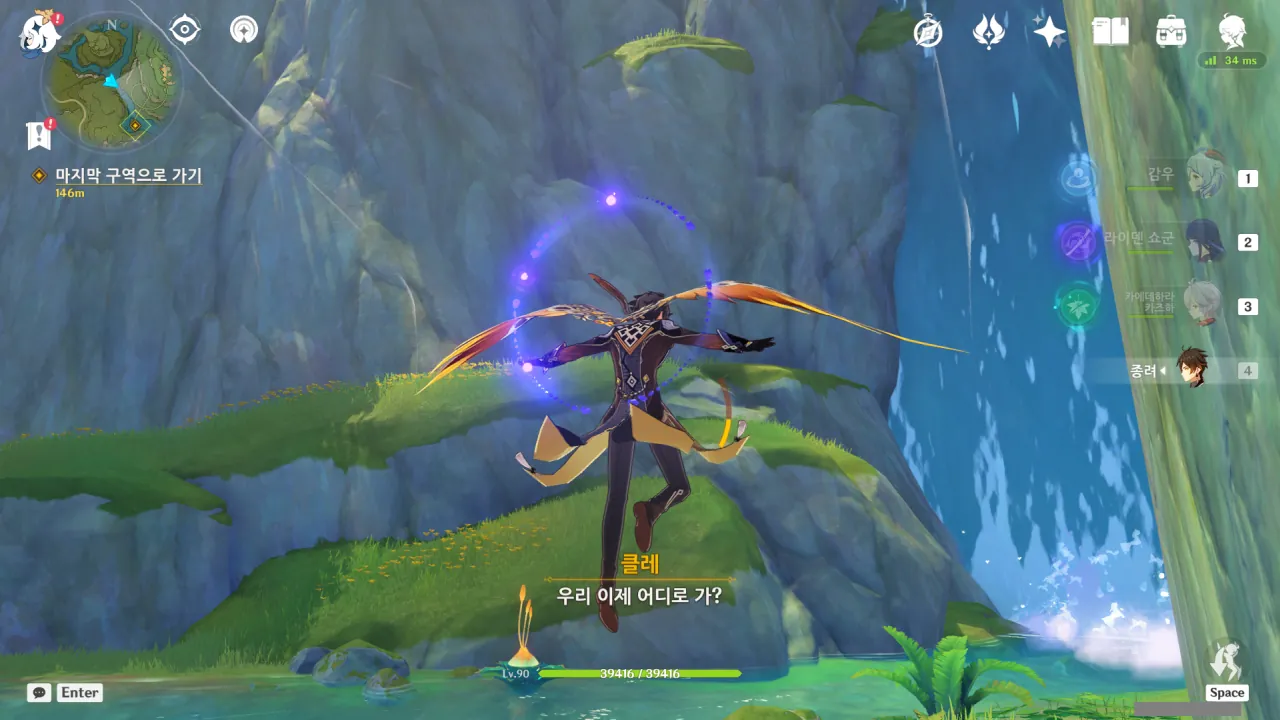Open the book-shaped handbook icon

(1110, 32)
